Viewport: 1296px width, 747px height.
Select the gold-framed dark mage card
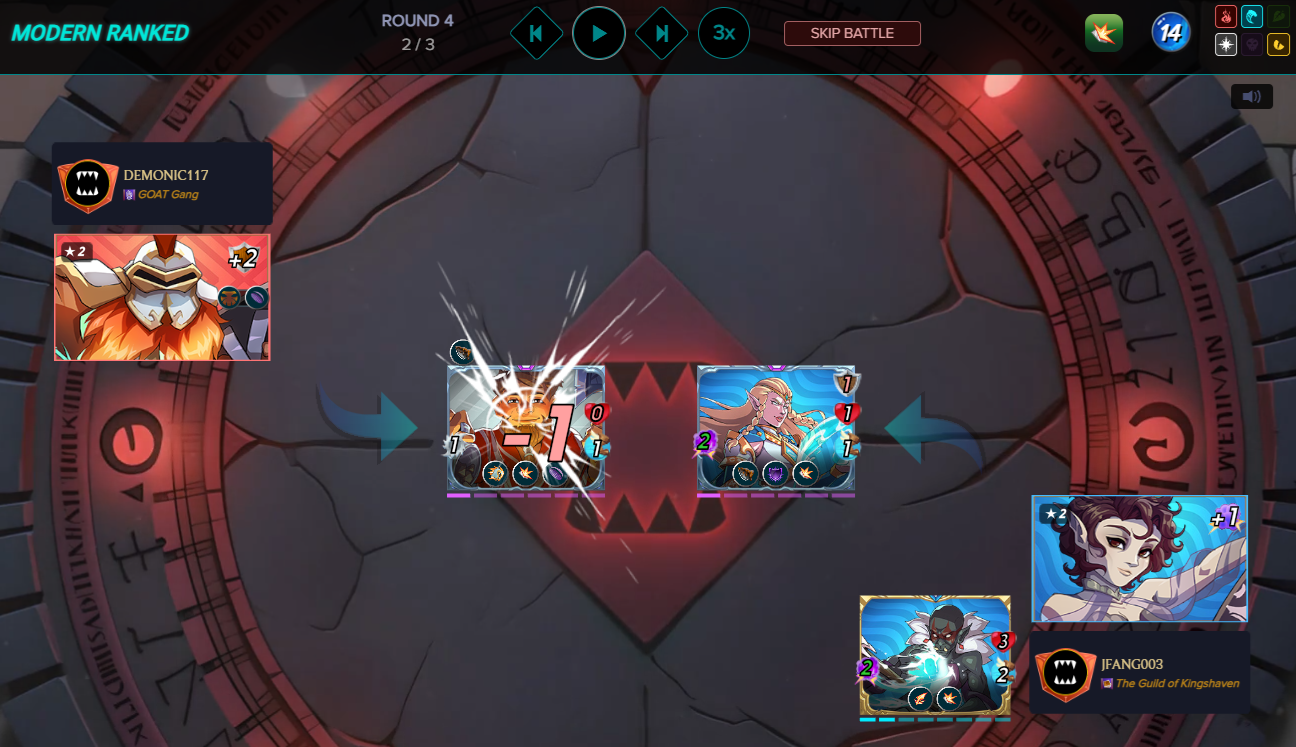[935, 656]
